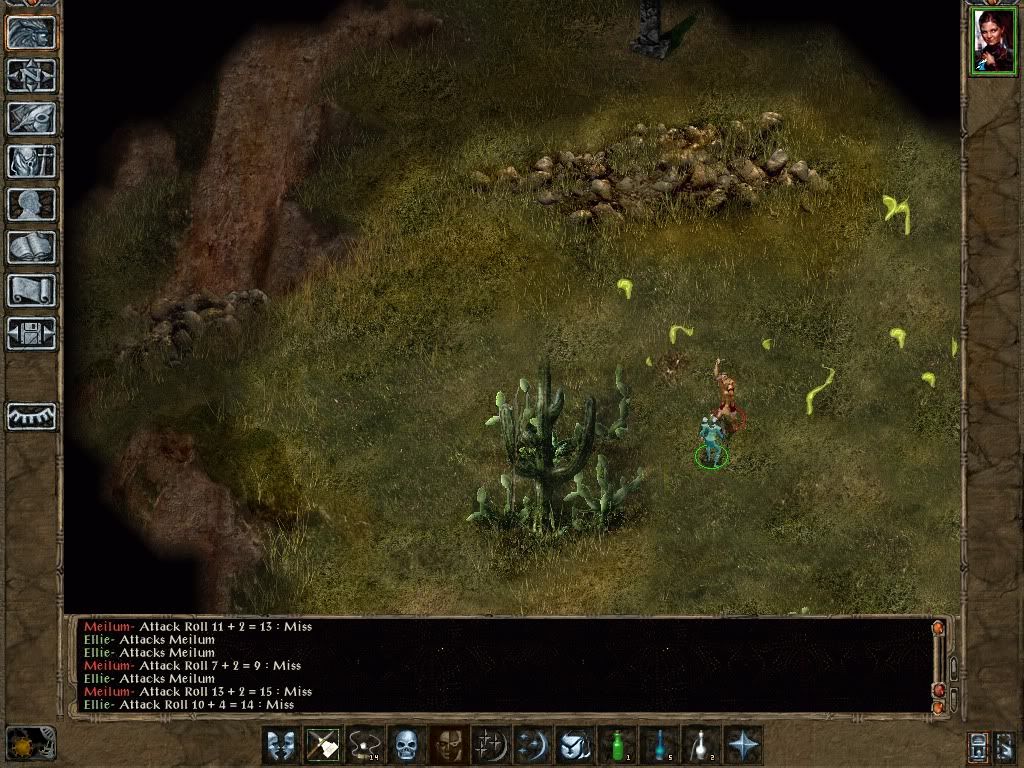Image resolution: width=1024 pixels, height=768 pixels.
Task: Click the sun emblem button in the bottom-left corner
Action: [x=30, y=743]
